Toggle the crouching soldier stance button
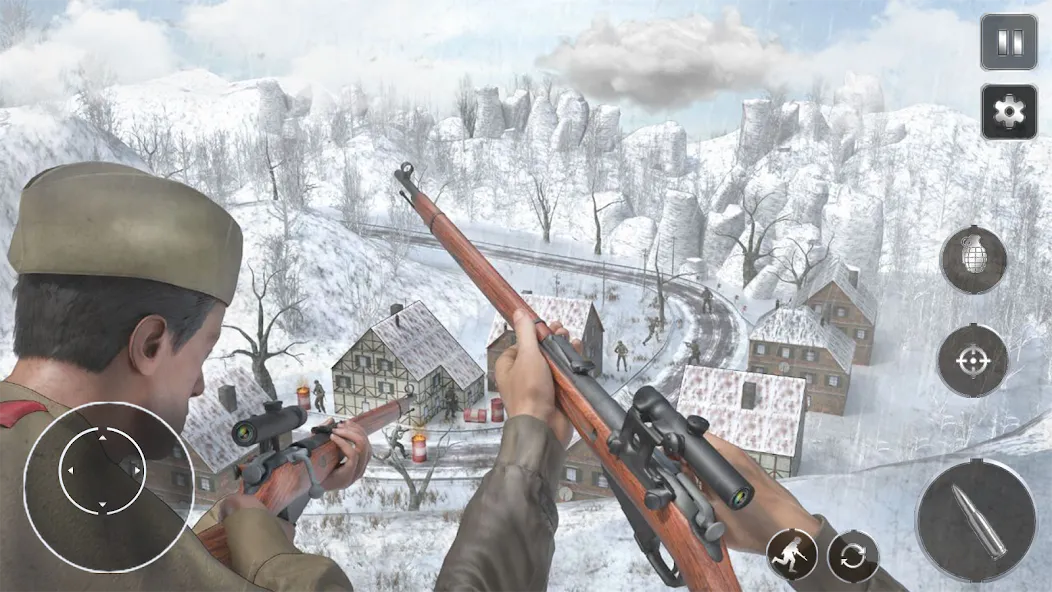 792,555
